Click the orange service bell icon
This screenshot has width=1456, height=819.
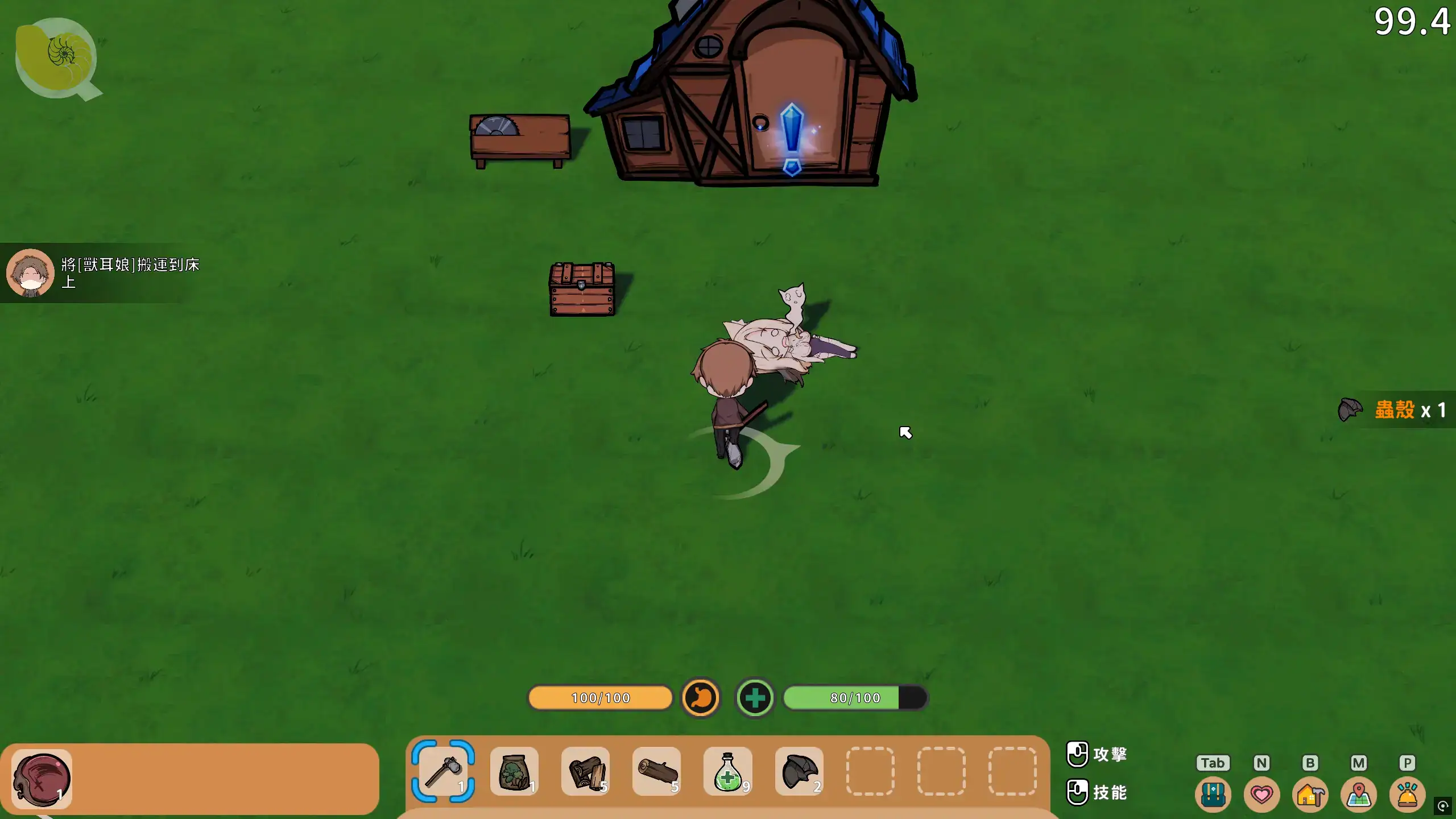click(1407, 794)
